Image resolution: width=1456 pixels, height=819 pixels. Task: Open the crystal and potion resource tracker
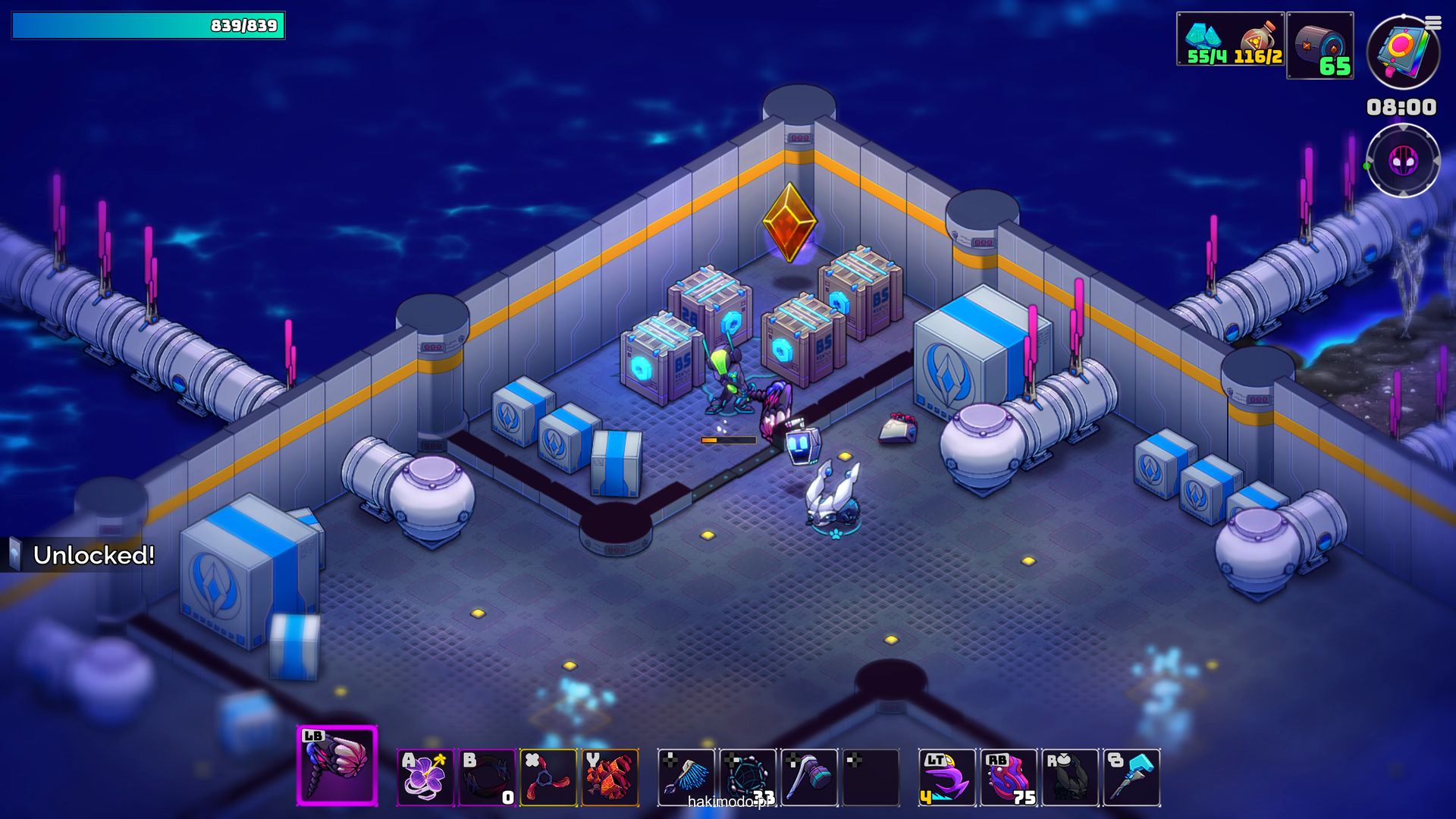[1230, 39]
